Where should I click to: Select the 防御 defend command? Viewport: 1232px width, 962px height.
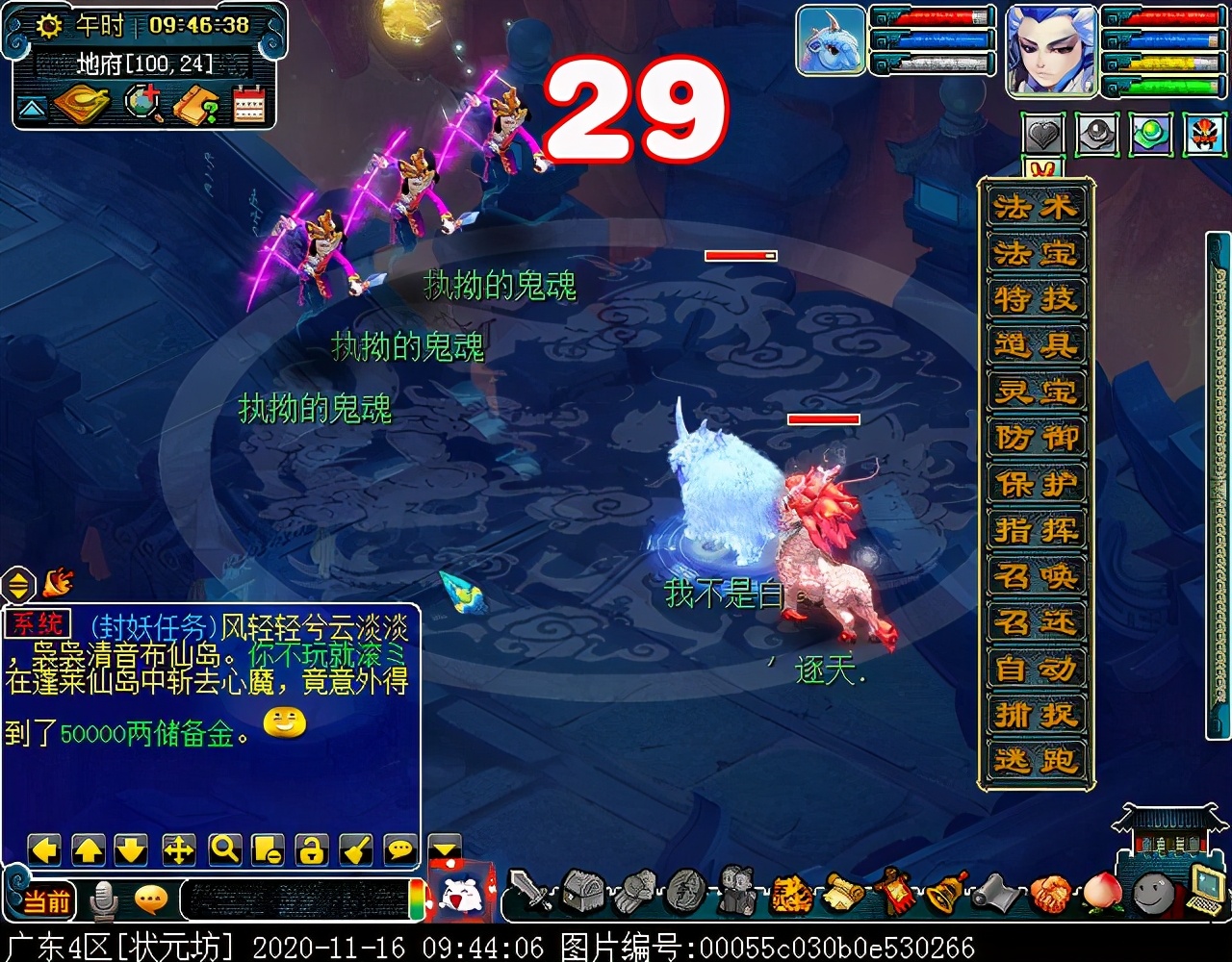pyautogui.click(x=1036, y=438)
